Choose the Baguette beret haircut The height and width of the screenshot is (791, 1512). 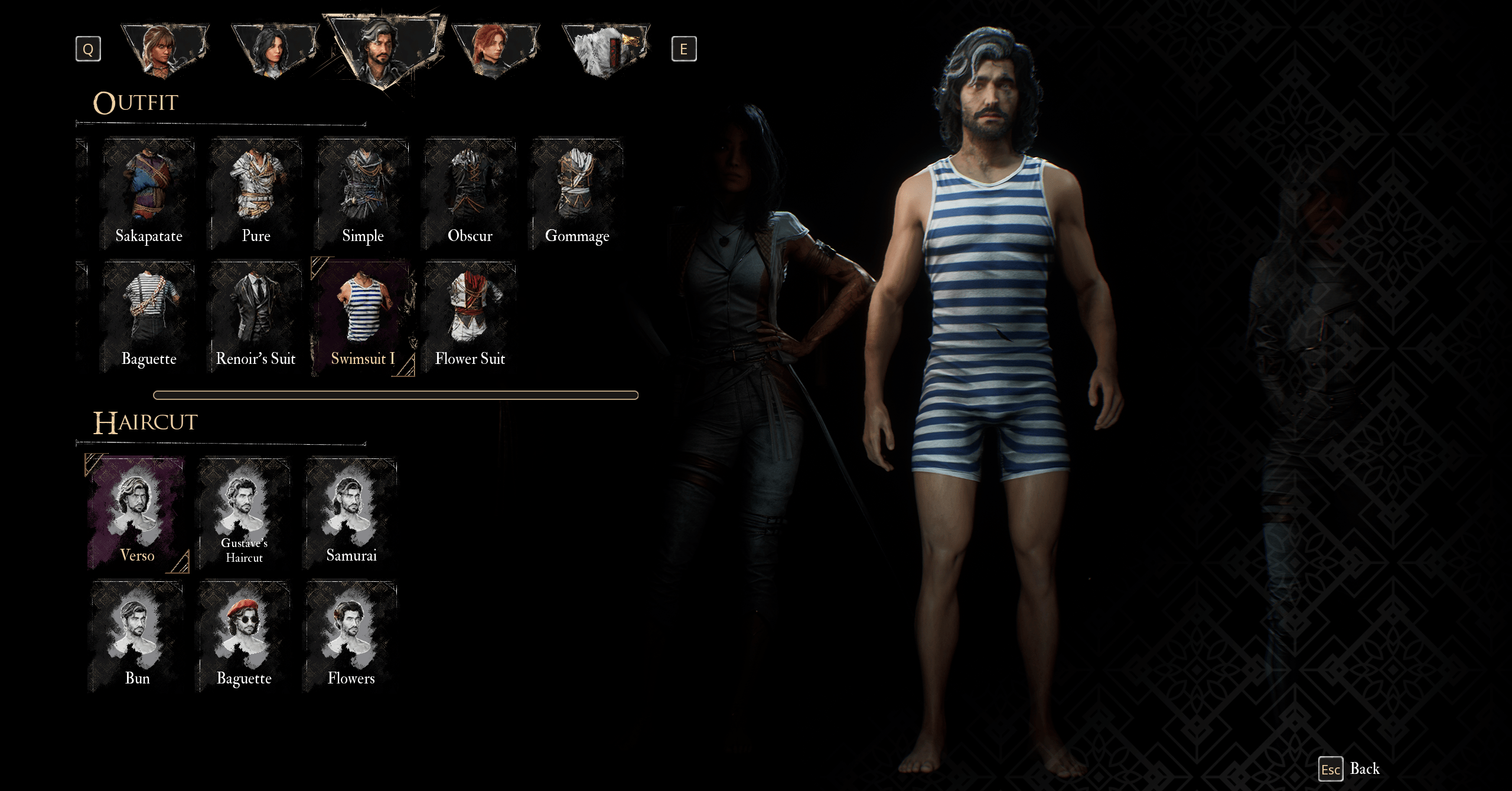pos(244,636)
